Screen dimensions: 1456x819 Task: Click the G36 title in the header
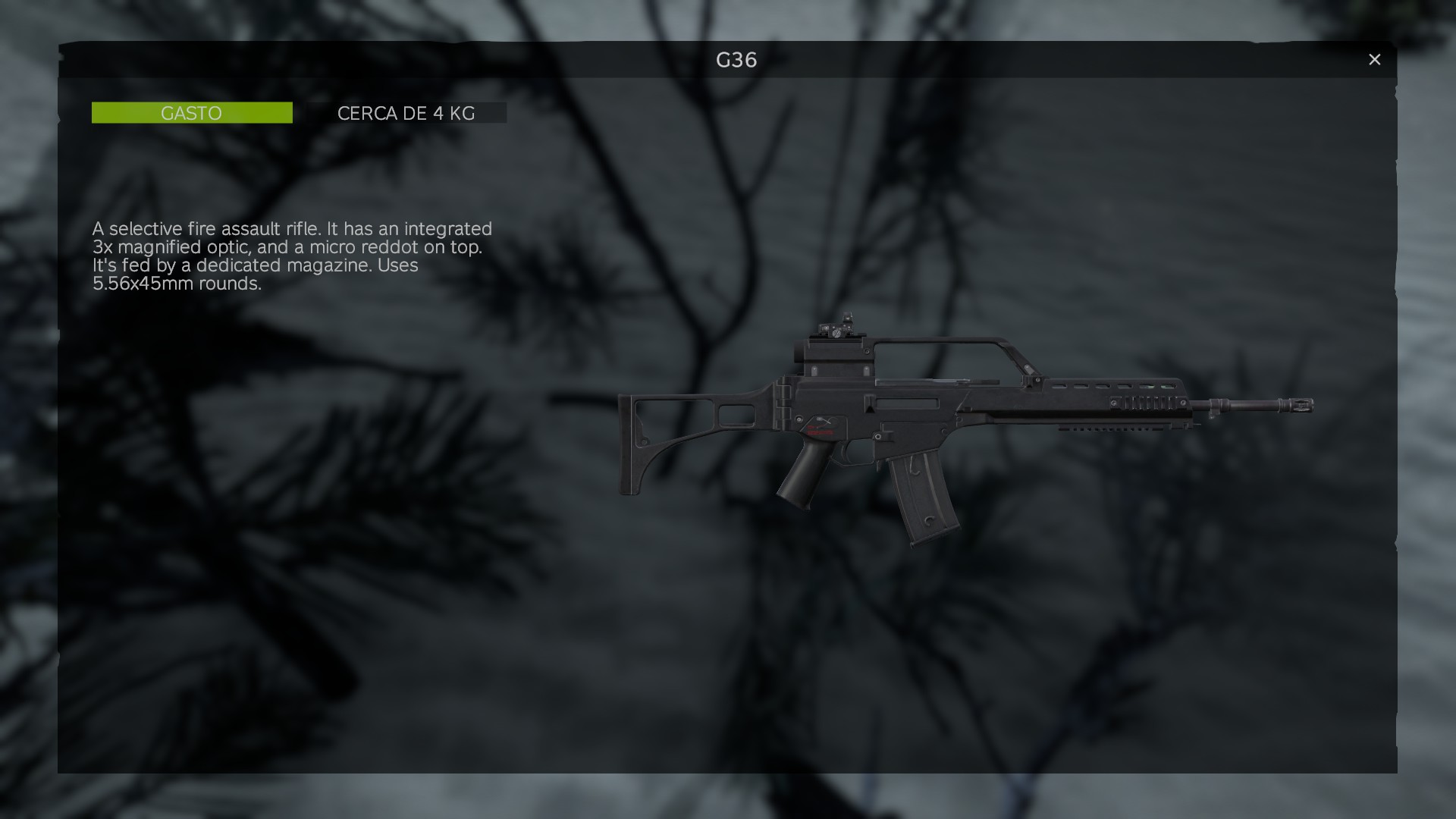click(736, 61)
